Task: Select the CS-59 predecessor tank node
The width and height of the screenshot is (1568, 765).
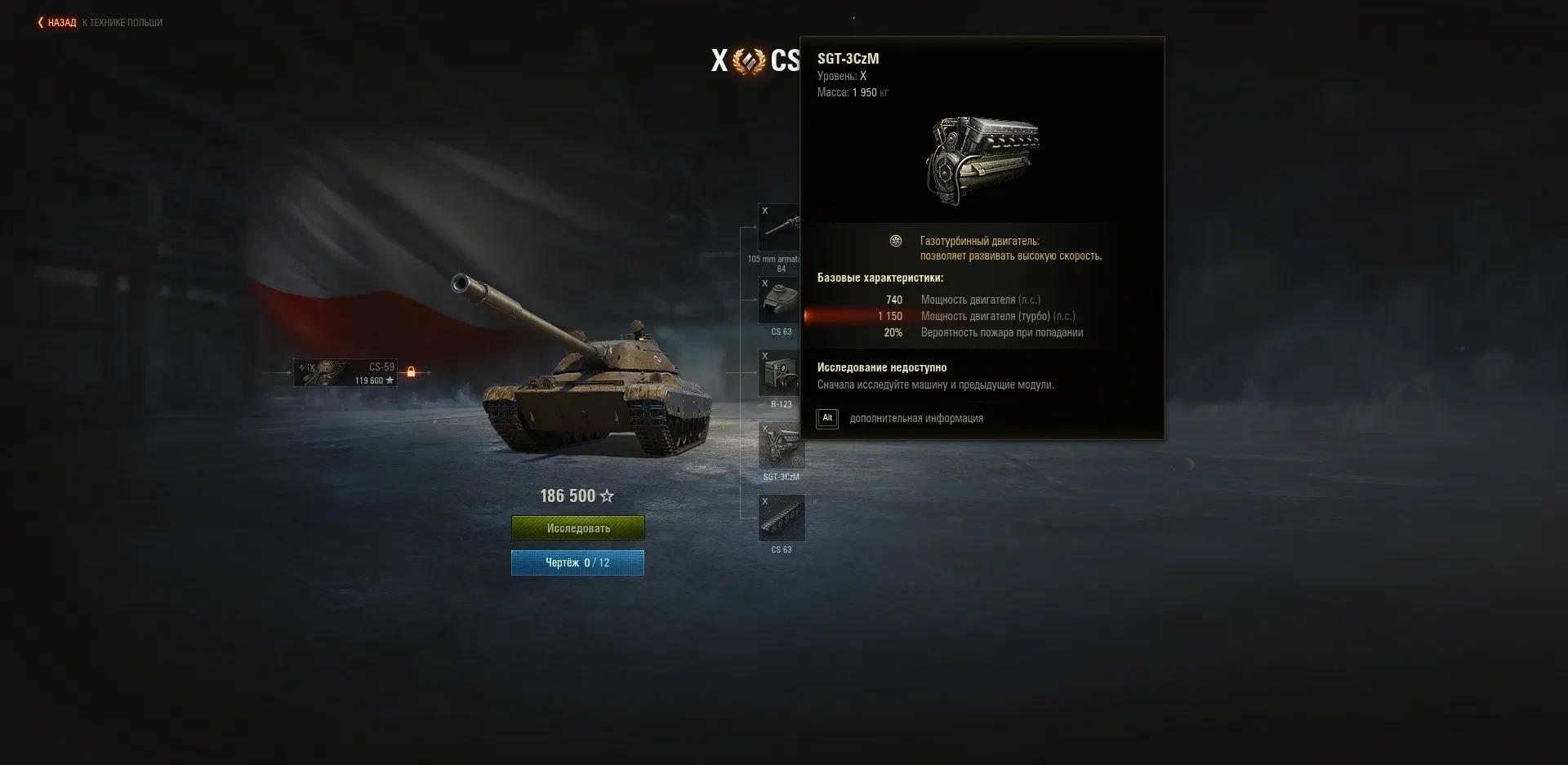Action: point(345,372)
